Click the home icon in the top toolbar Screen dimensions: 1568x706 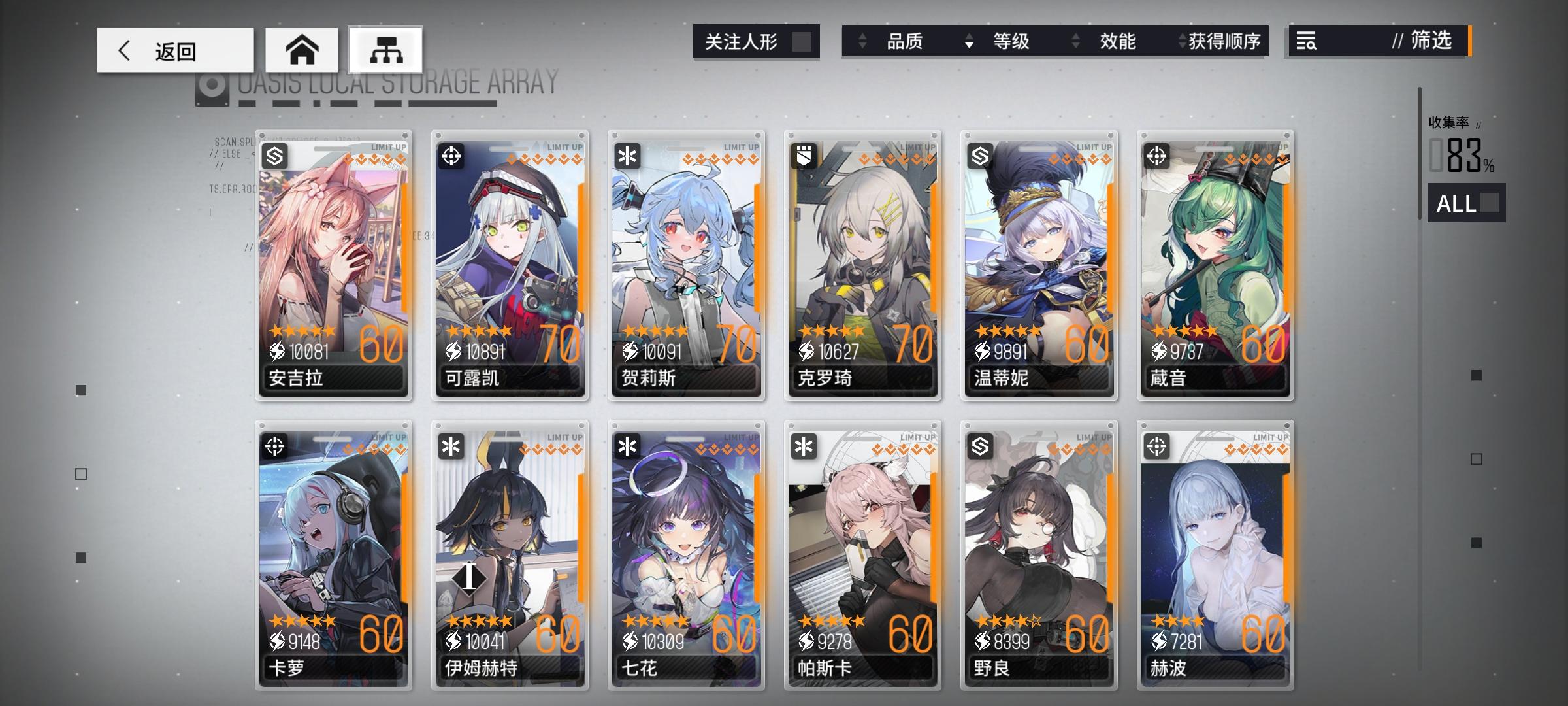pyautogui.click(x=302, y=49)
